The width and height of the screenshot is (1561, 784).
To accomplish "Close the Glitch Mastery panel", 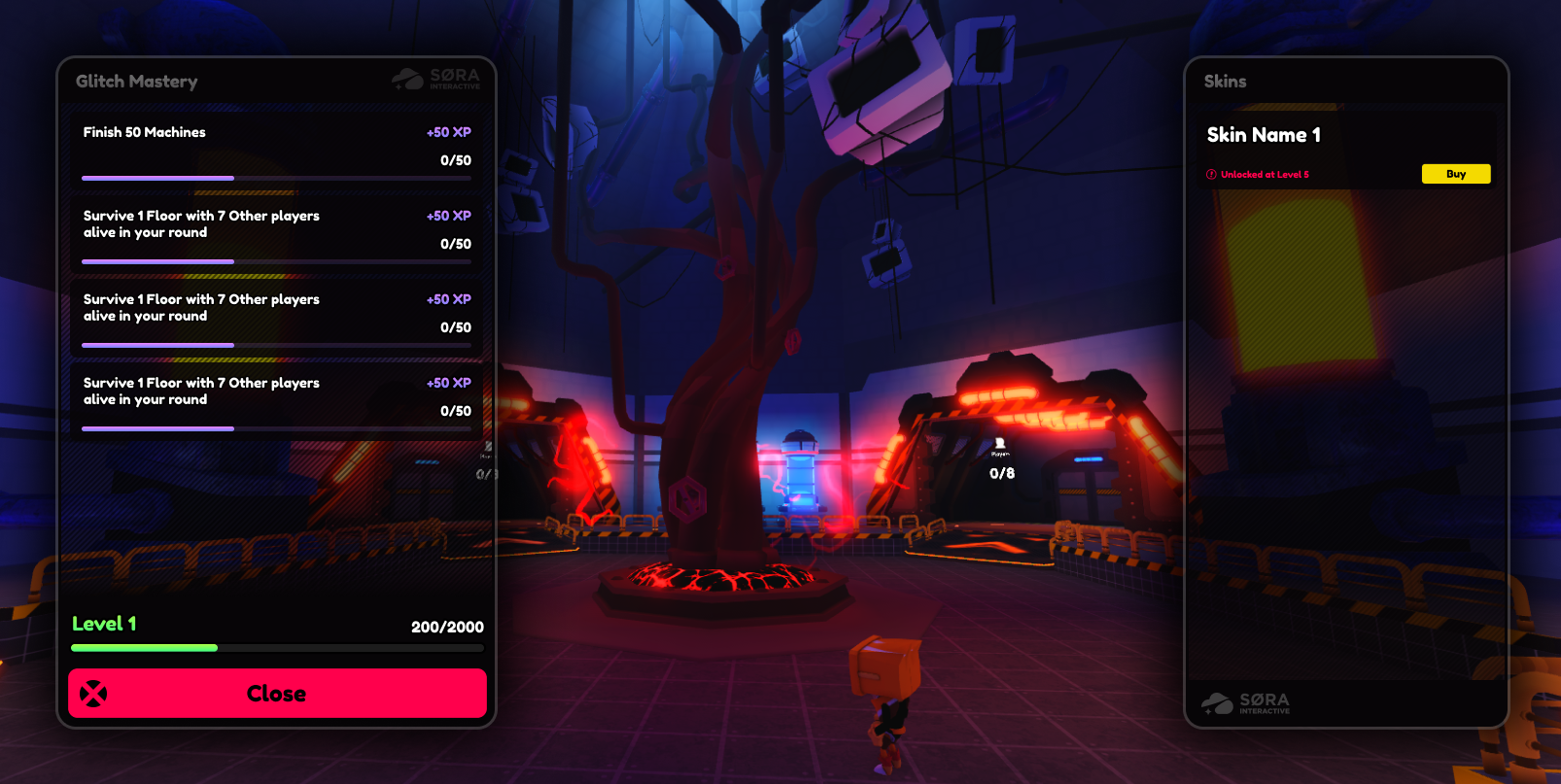I will (277, 694).
